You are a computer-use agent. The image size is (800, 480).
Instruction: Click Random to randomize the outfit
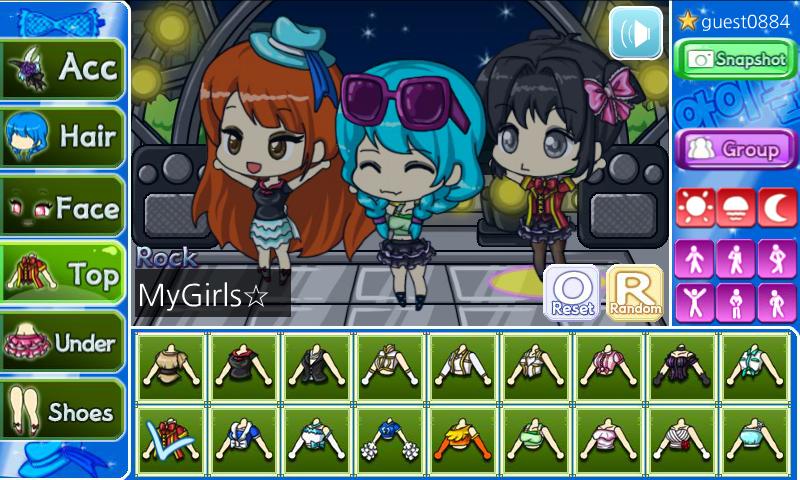[x=634, y=293]
